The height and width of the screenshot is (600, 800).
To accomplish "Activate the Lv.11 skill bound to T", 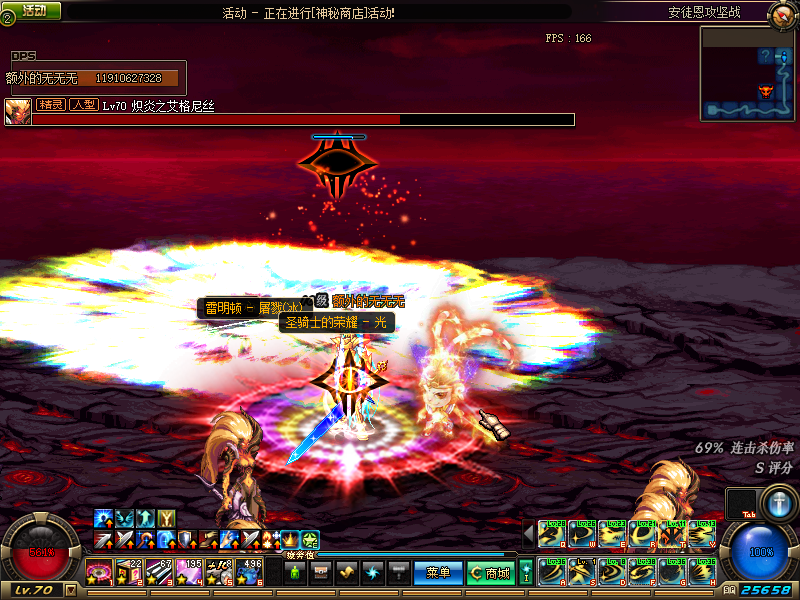I will 672,534.
